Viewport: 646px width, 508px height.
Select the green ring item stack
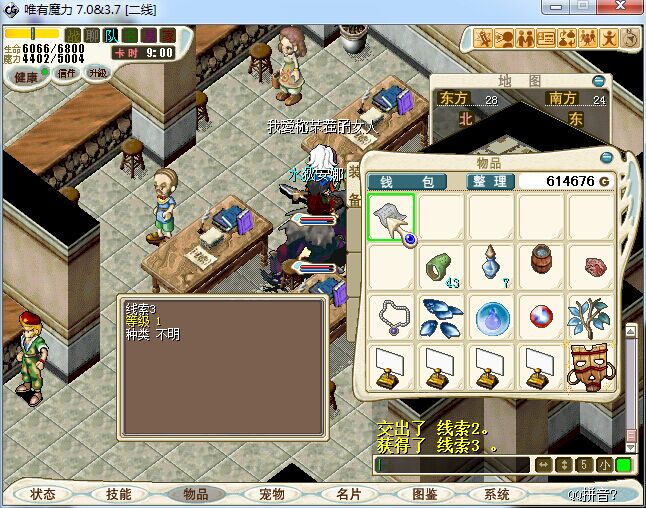click(440, 268)
